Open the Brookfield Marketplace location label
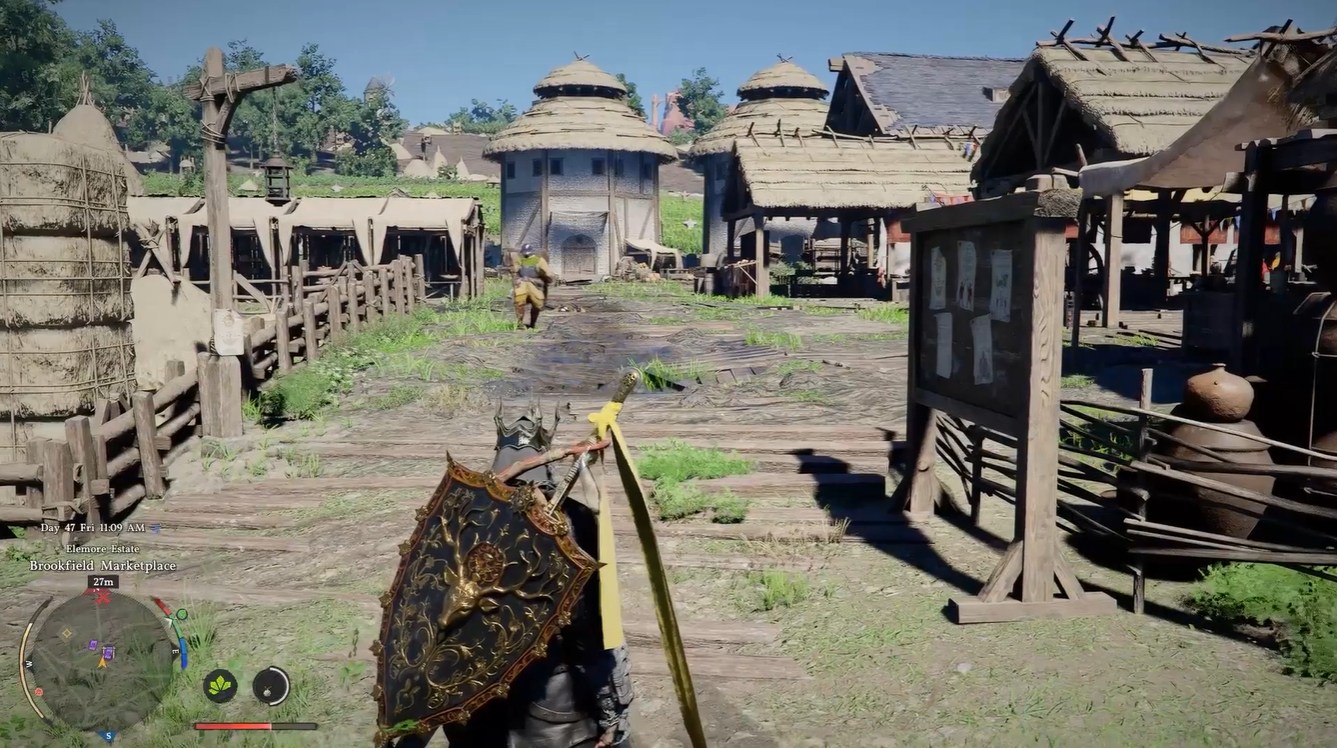Screen dimensions: 1337x748 pos(102,565)
